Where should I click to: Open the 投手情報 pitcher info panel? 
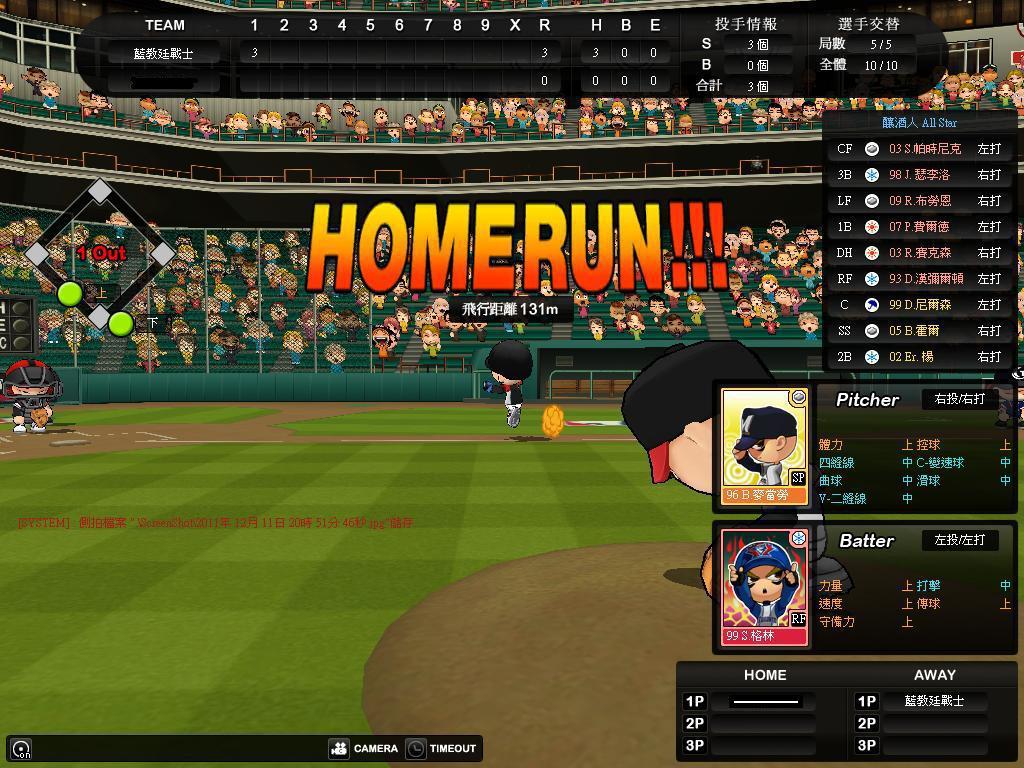tap(746, 23)
